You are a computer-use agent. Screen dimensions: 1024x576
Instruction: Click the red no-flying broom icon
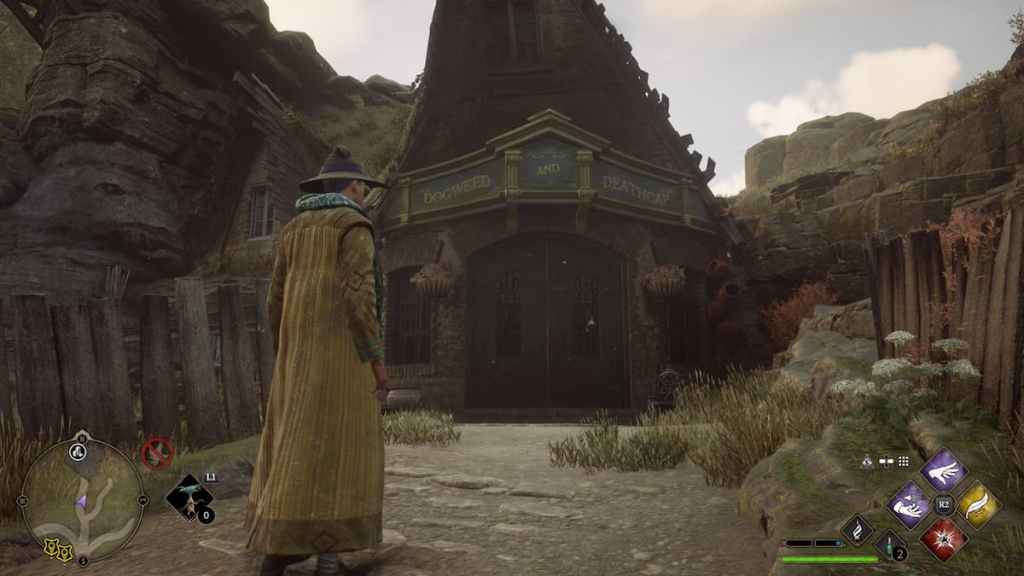tap(156, 453)
